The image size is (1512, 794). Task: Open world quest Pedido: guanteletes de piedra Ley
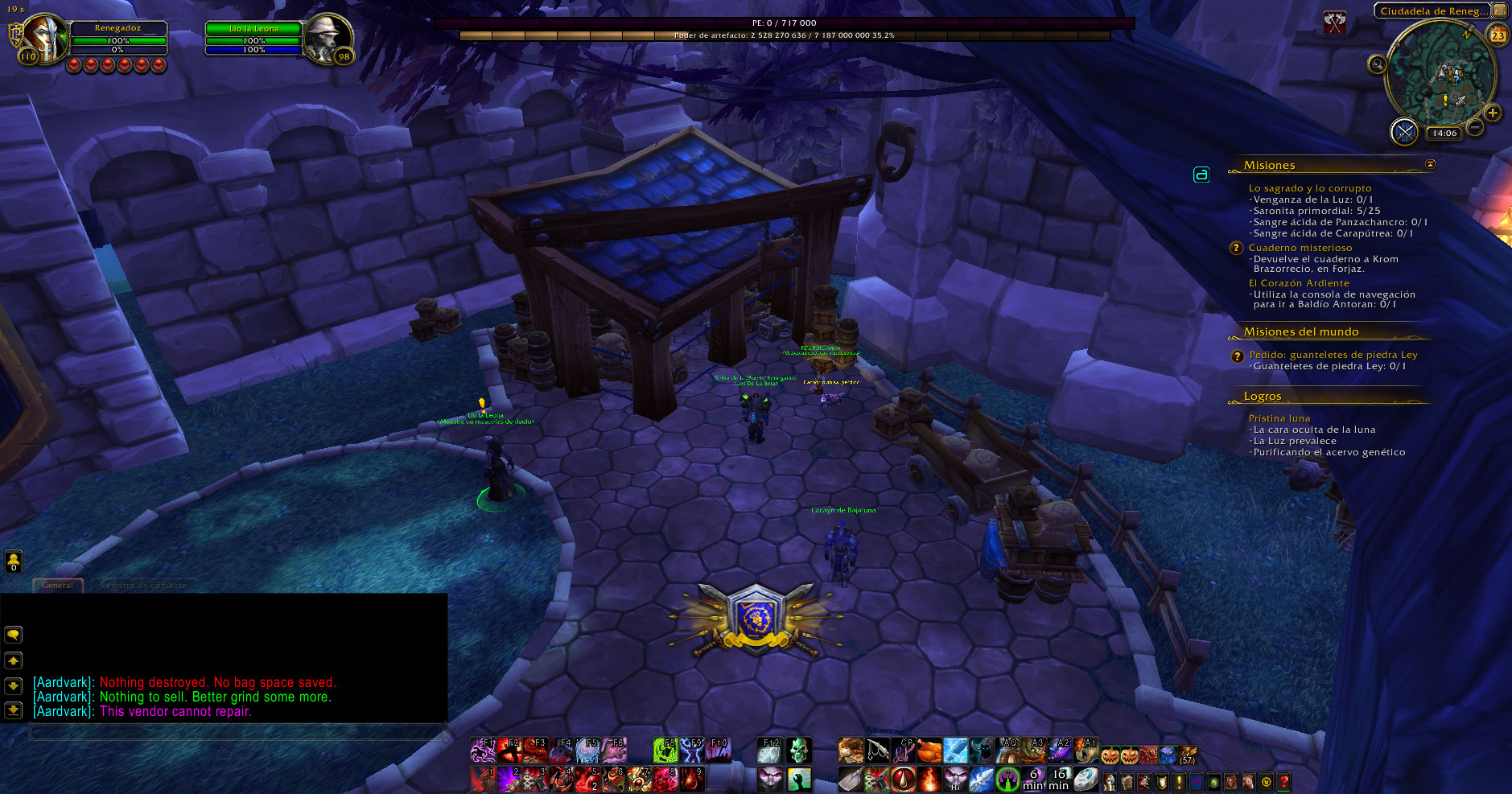click(1333, 355)
